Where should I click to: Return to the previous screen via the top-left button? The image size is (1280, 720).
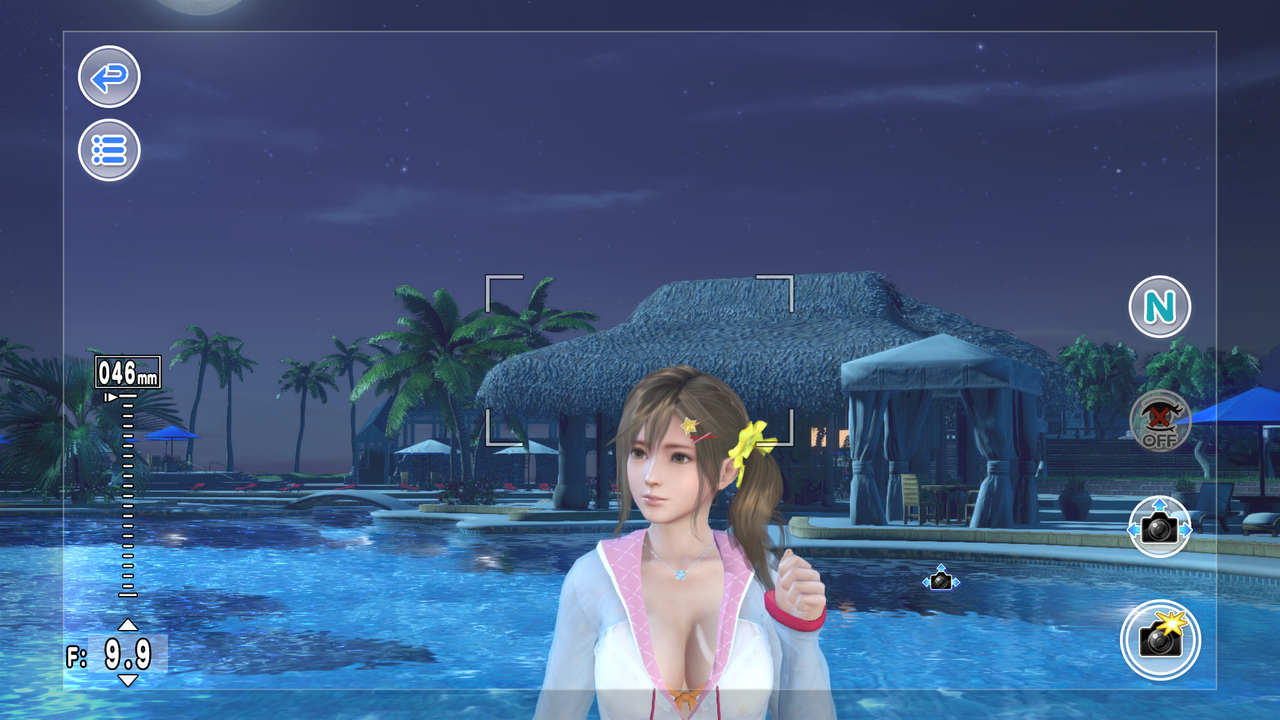[x=108, y=77]
